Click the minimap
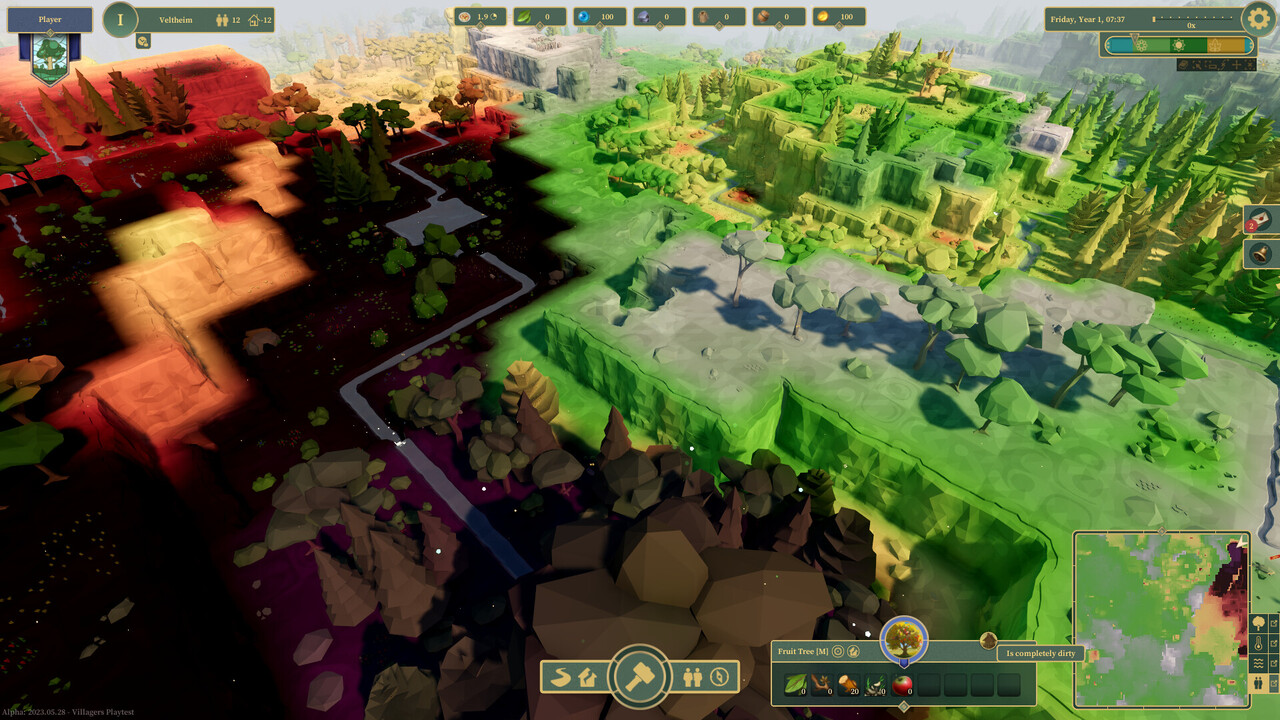Viewport: 1280px width, 720px height. point(1160,620)
